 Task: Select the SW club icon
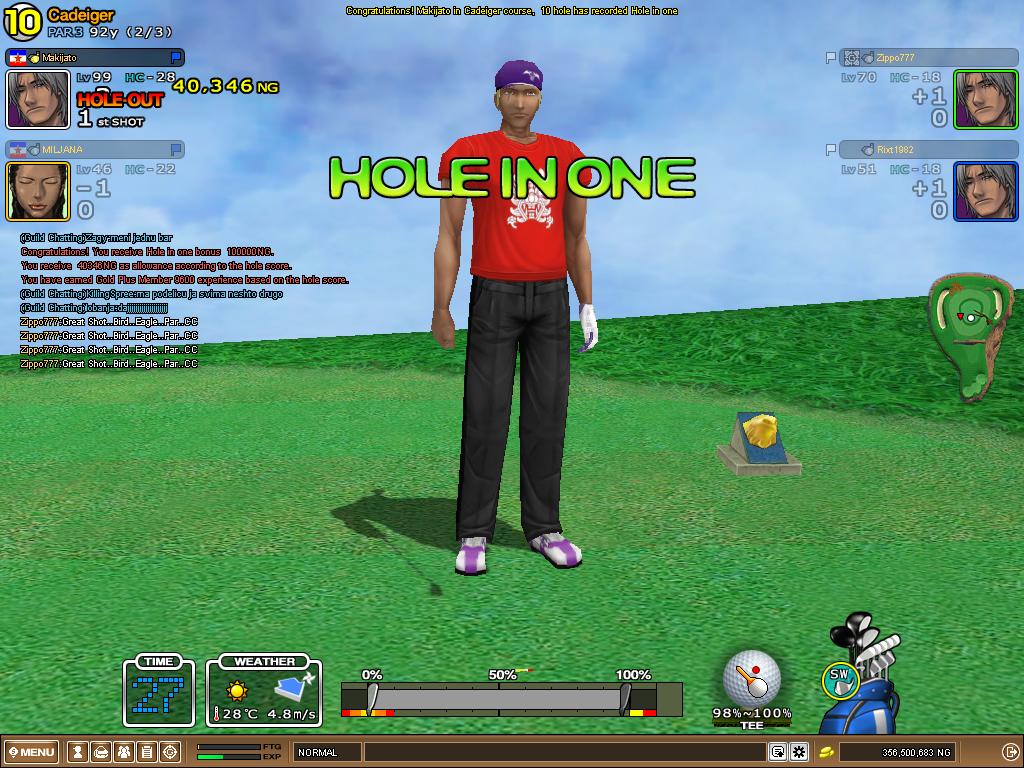(x=840, y=679)
